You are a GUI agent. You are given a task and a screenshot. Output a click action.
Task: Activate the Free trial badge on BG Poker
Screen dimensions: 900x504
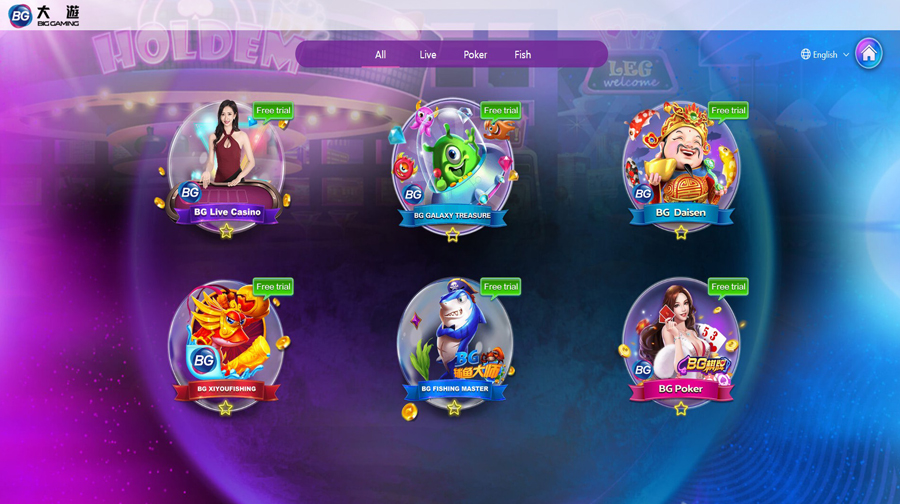[x=728, y=287]
